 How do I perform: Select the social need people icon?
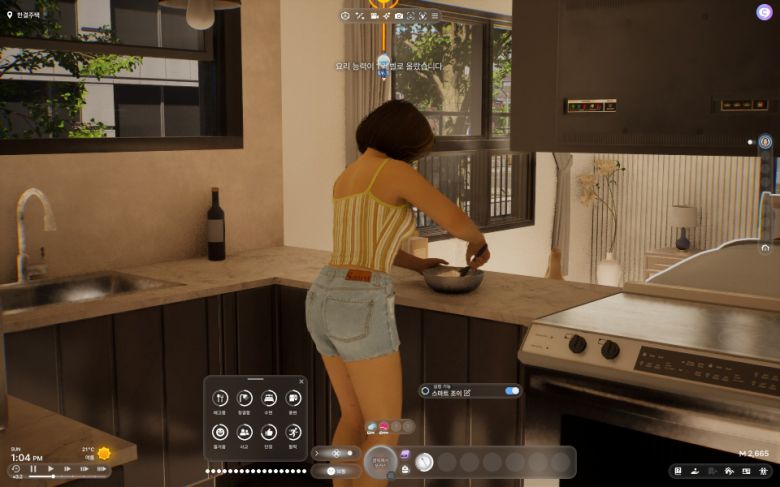coord(245,432)
